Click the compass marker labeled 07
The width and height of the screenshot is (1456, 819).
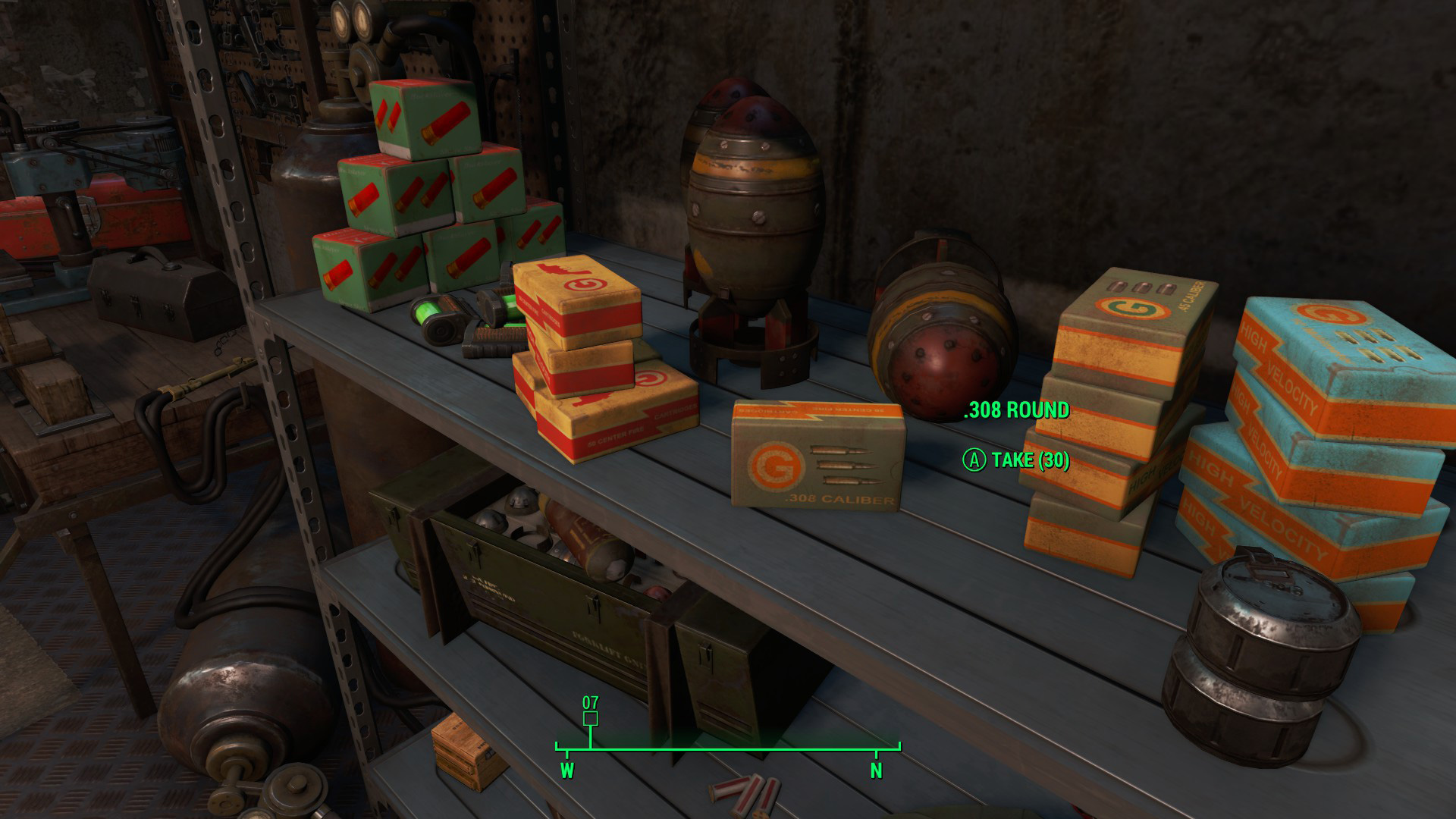[x=591, y=717]
